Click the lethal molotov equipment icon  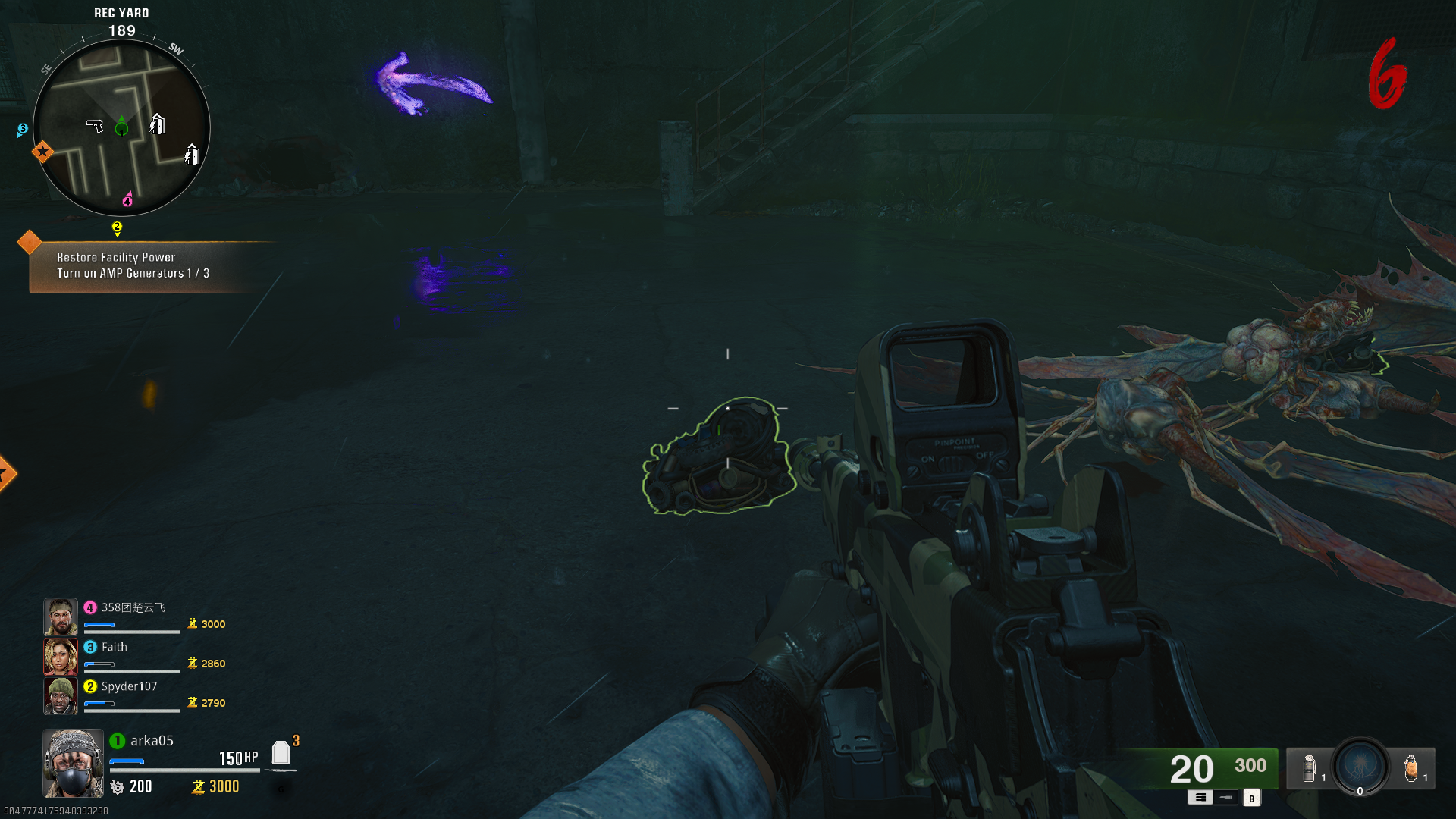[1411, 767]
